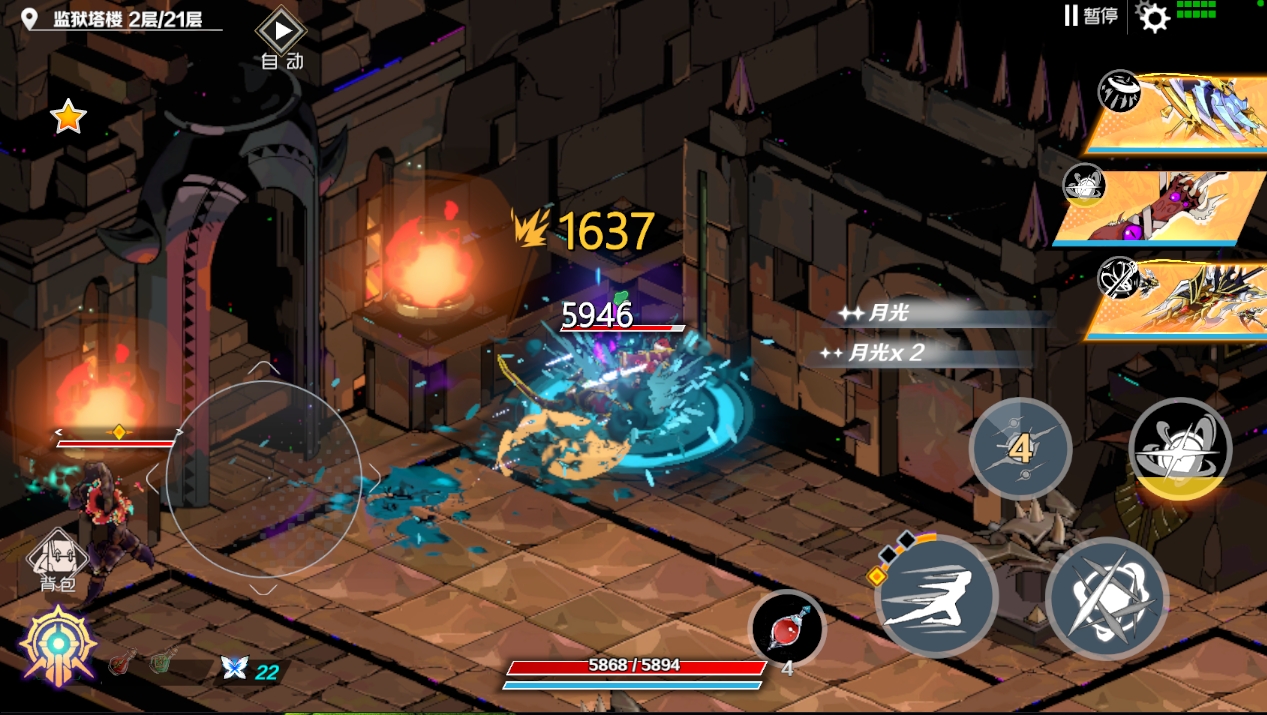Click the virtual movement joystick circle
Image resolution: width=1267 pixels, height=715 pixels.
(x=263, y=479)
